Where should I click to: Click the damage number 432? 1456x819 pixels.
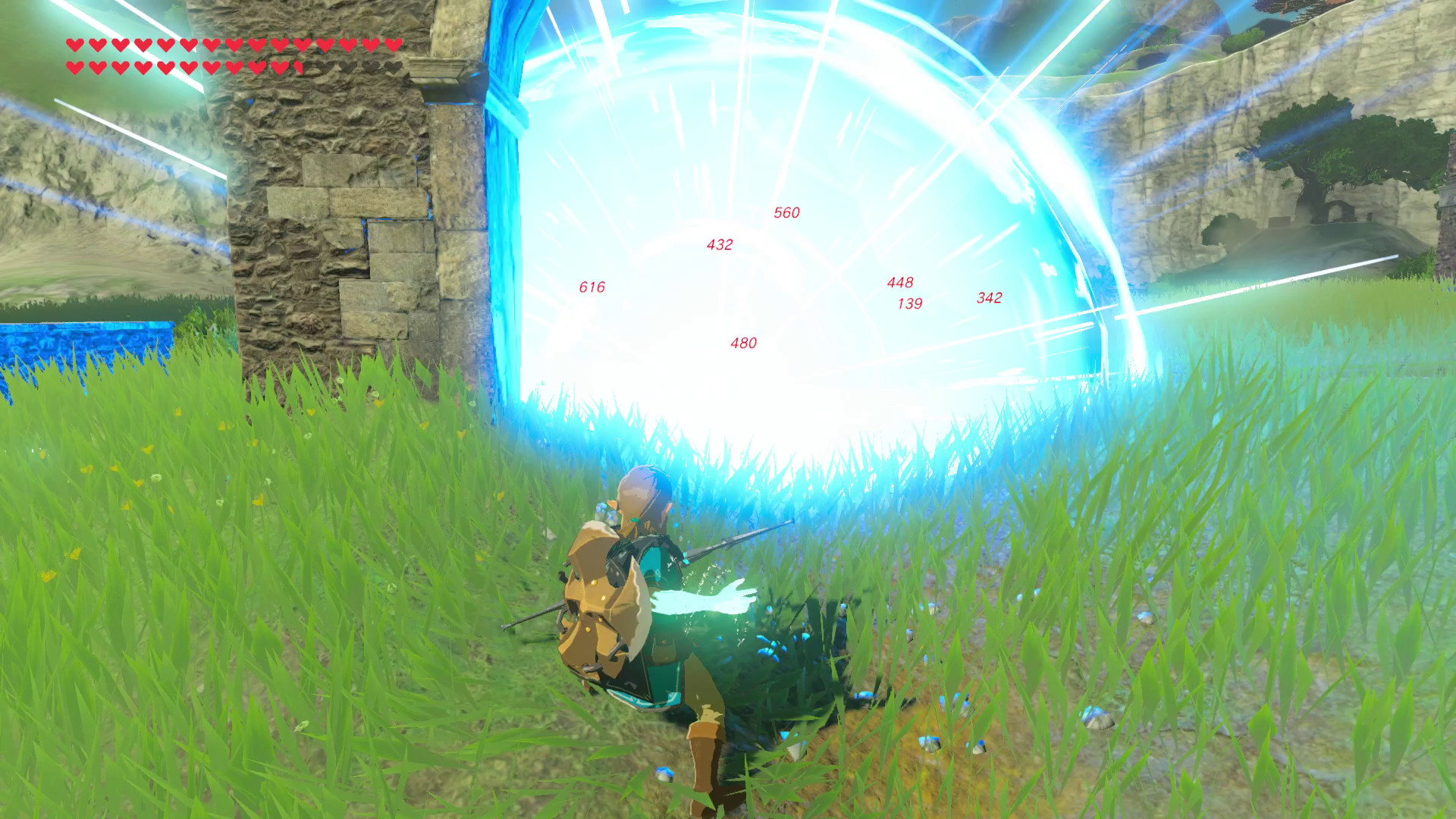tap(719, 244)
